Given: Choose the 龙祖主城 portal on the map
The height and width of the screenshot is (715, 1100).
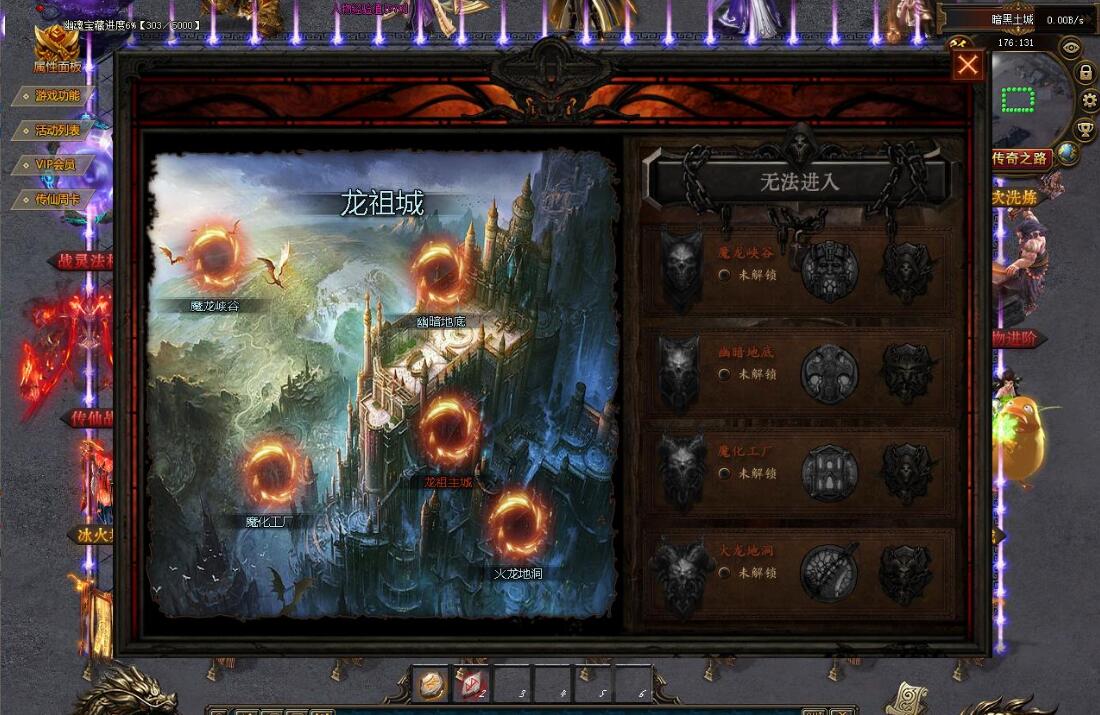Looking at the screenshot, I should click(x=449, y=432).
